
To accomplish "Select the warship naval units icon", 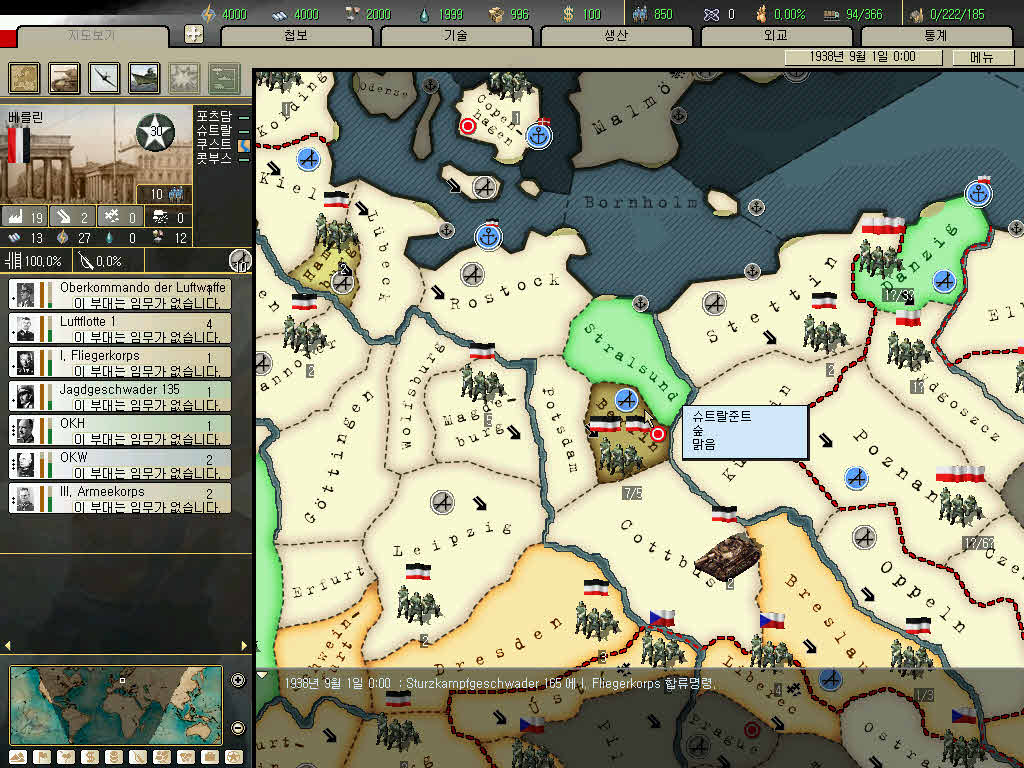I will (144, 77).
